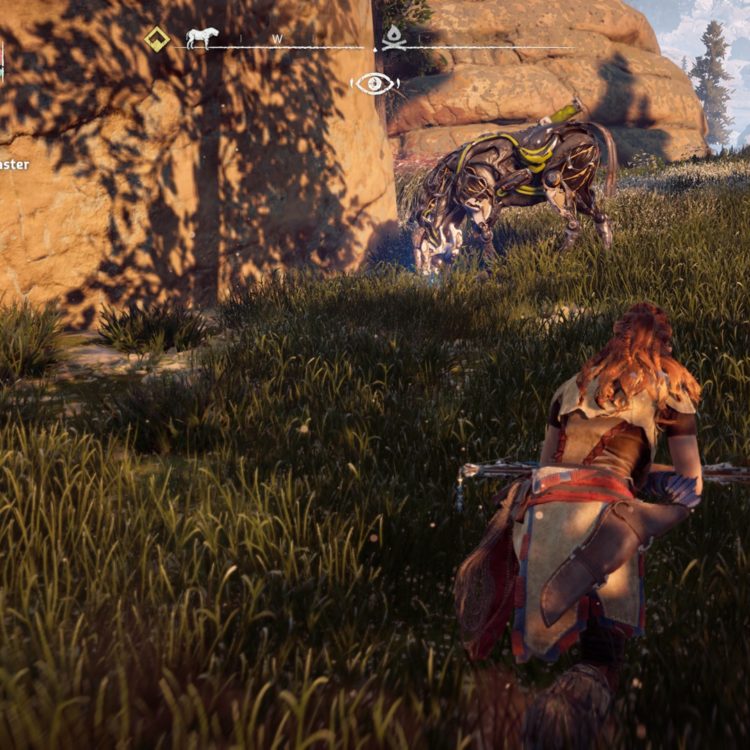Screen dimensions: 750x750
Task: Select the yellow diamond quest marker on the compass
Action: pyautogui.click(x=157, y=39)
